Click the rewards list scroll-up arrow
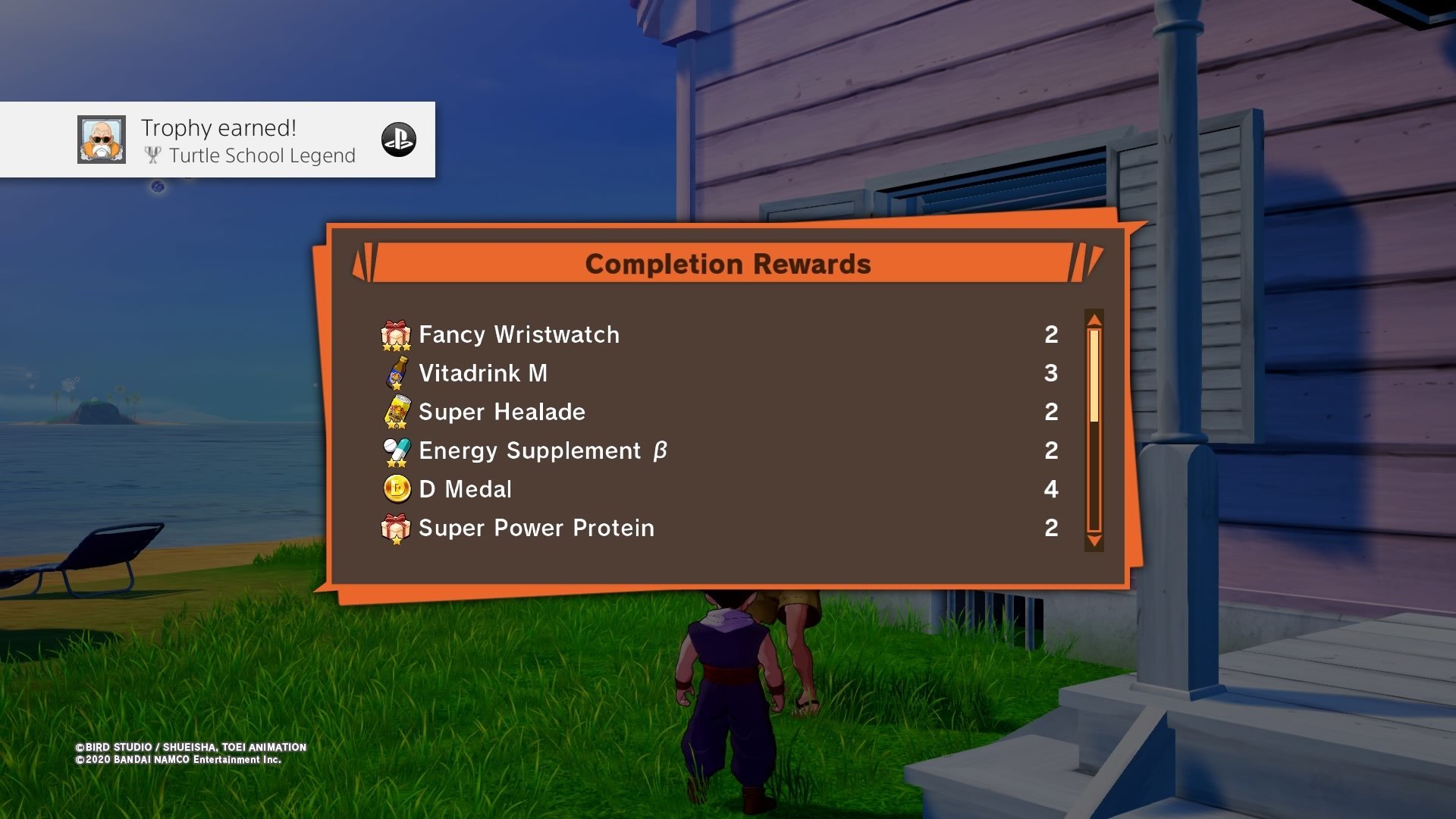 (1094, 319)
